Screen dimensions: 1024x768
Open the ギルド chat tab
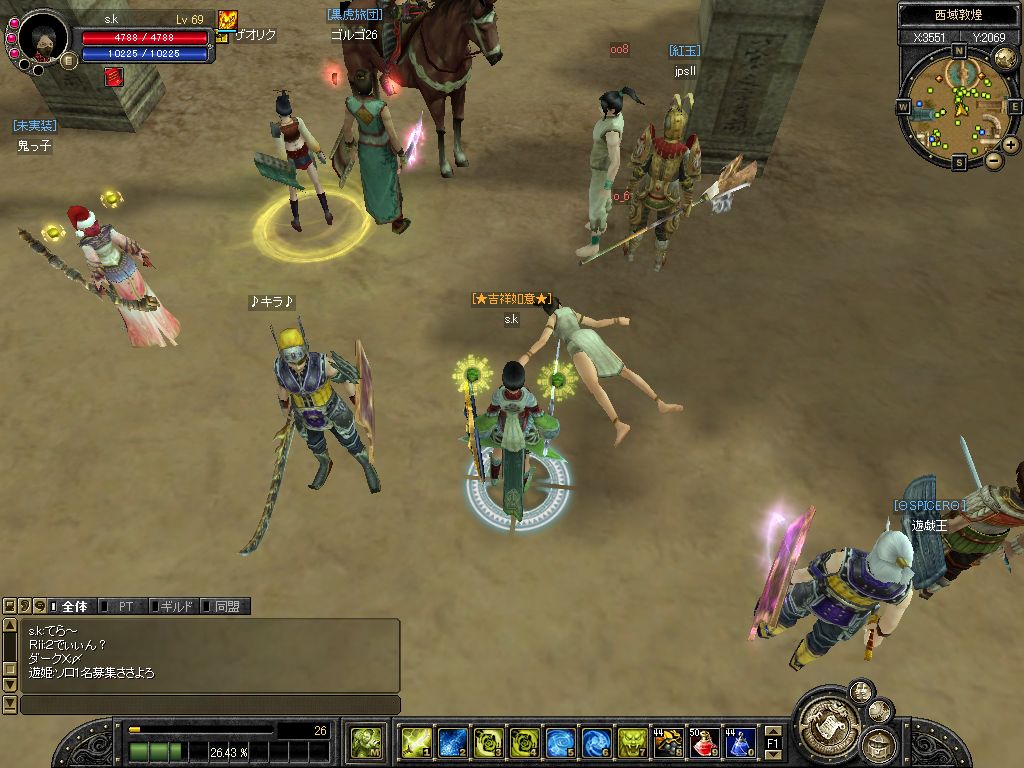pos(176,606)
